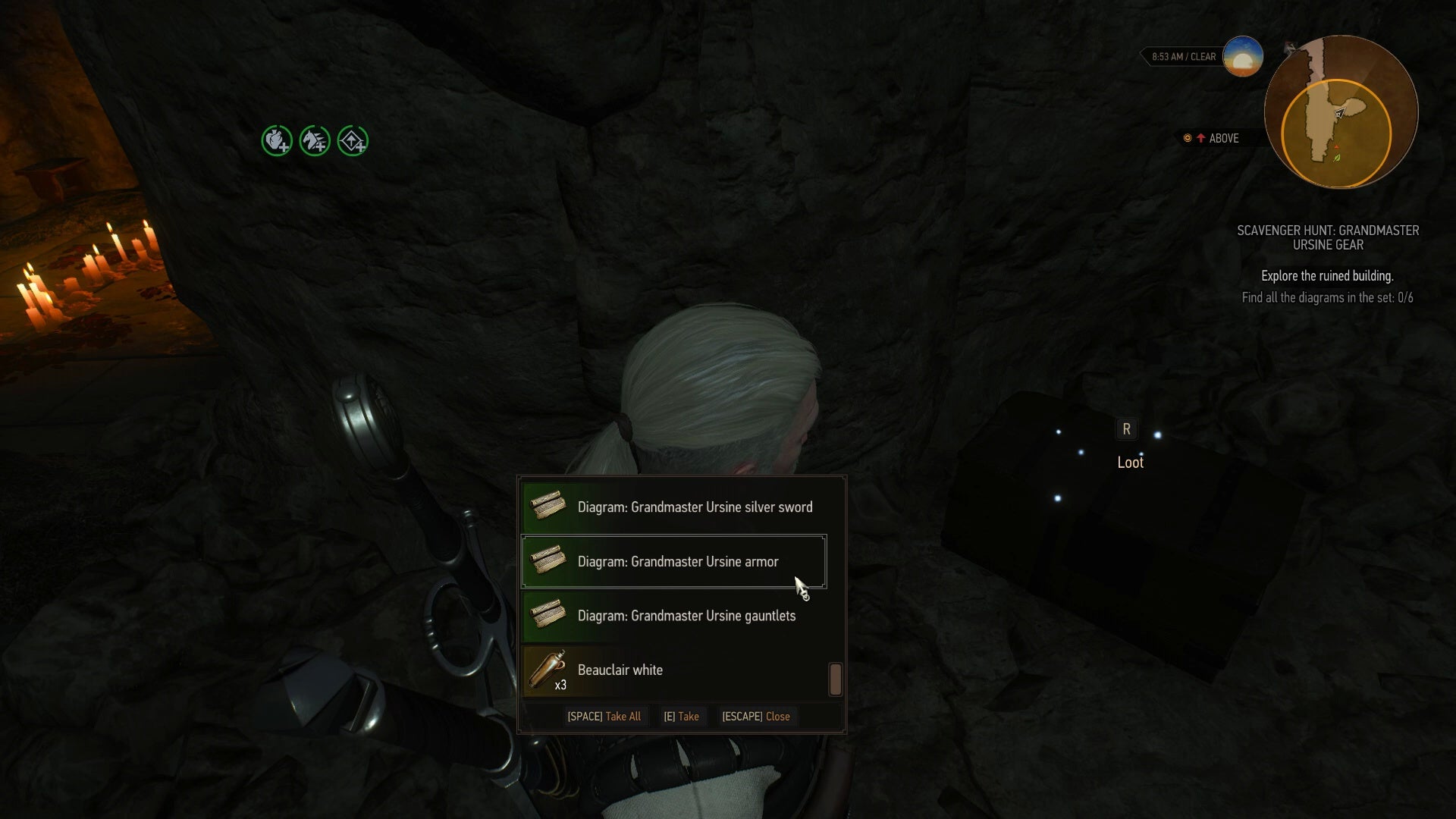Click the orange ABOVE objective marker arrow

(1201, 138)
